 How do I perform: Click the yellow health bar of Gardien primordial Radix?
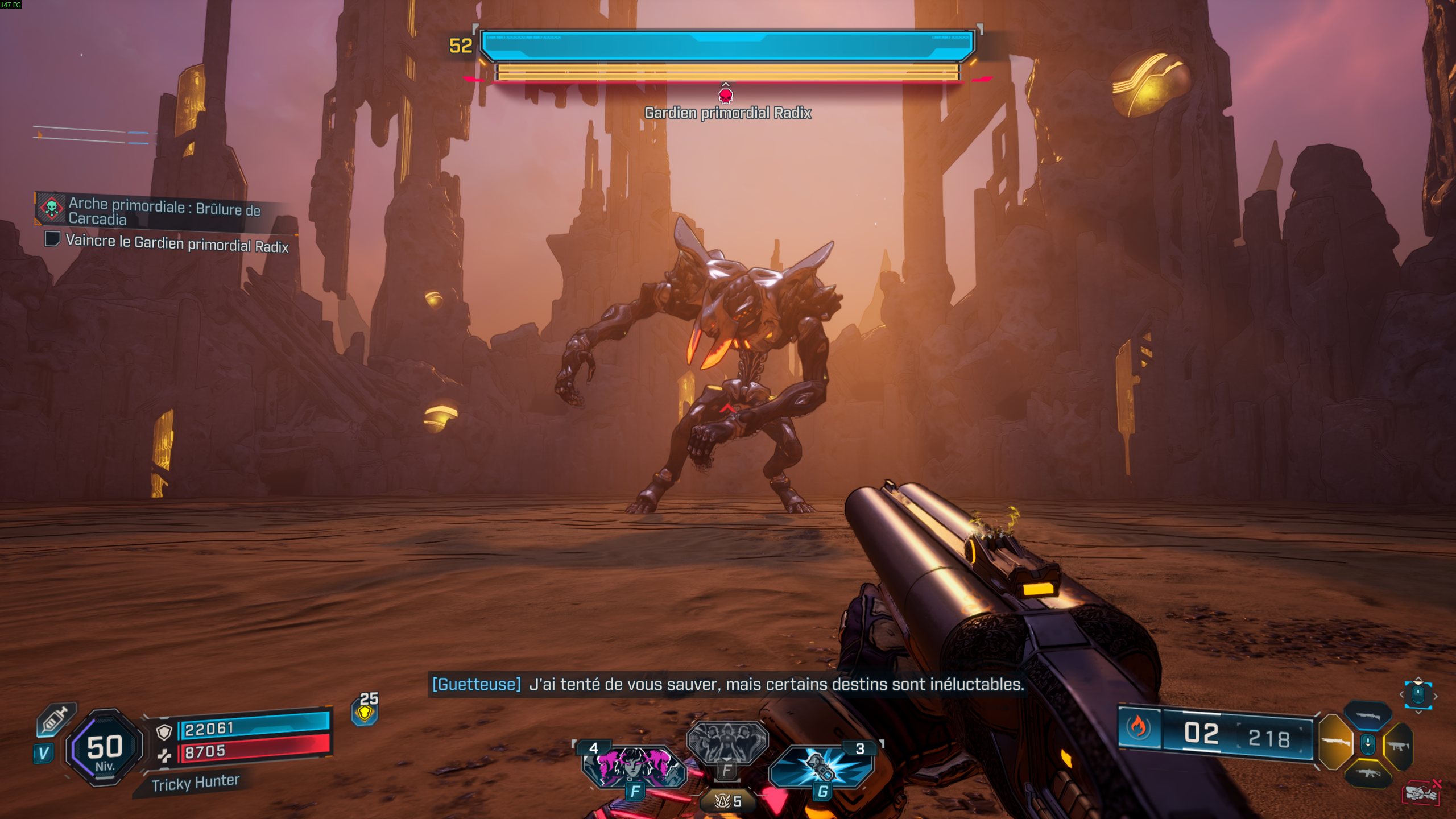click(x=727, y=72)
